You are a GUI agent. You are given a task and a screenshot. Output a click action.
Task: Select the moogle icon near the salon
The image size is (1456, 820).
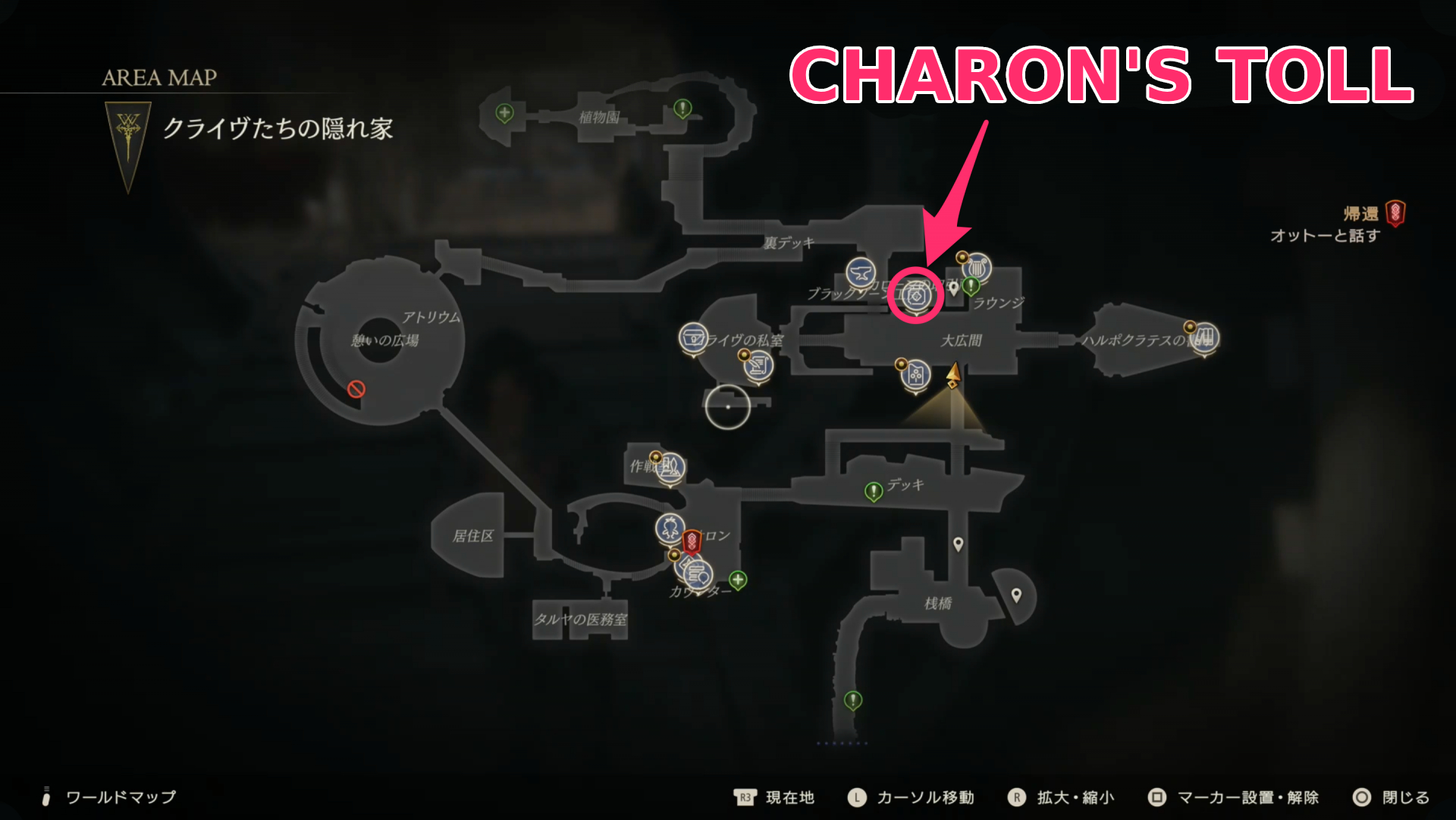click(x=670, y=527)
